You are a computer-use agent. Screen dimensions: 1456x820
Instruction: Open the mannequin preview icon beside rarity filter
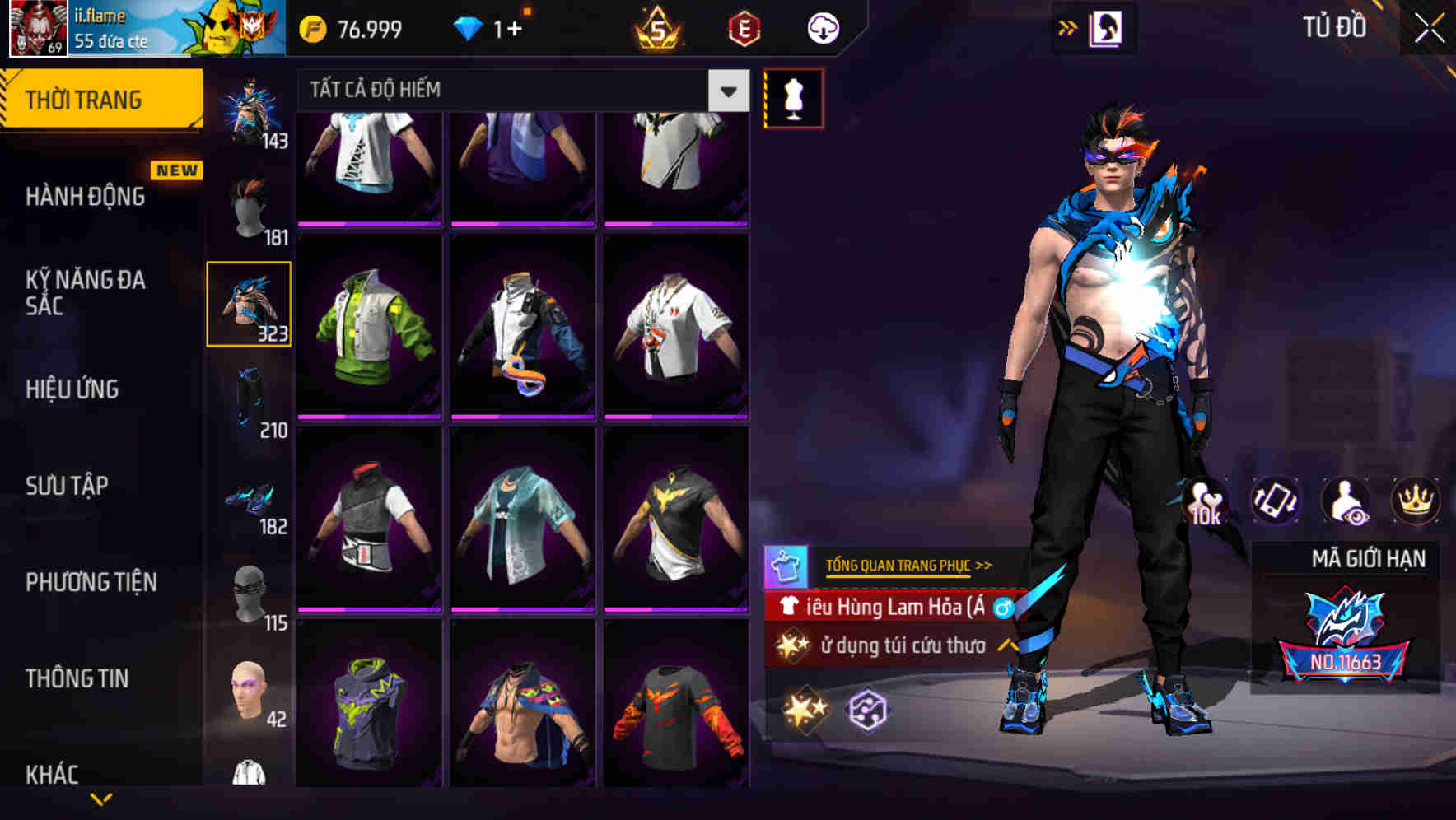point(794,97)
